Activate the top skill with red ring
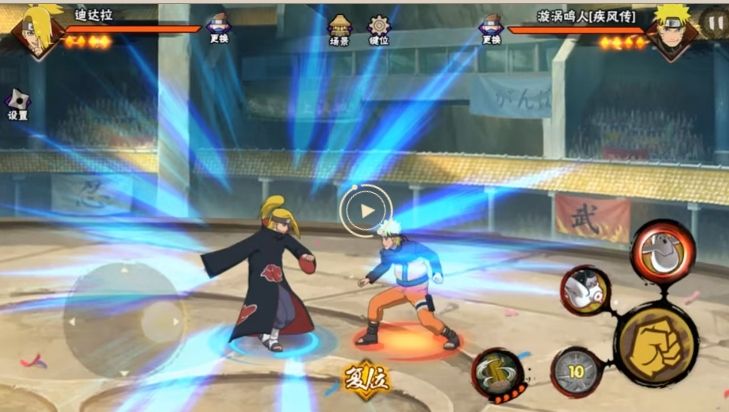Viewport: 729px width, 412px height. point(663,250)
